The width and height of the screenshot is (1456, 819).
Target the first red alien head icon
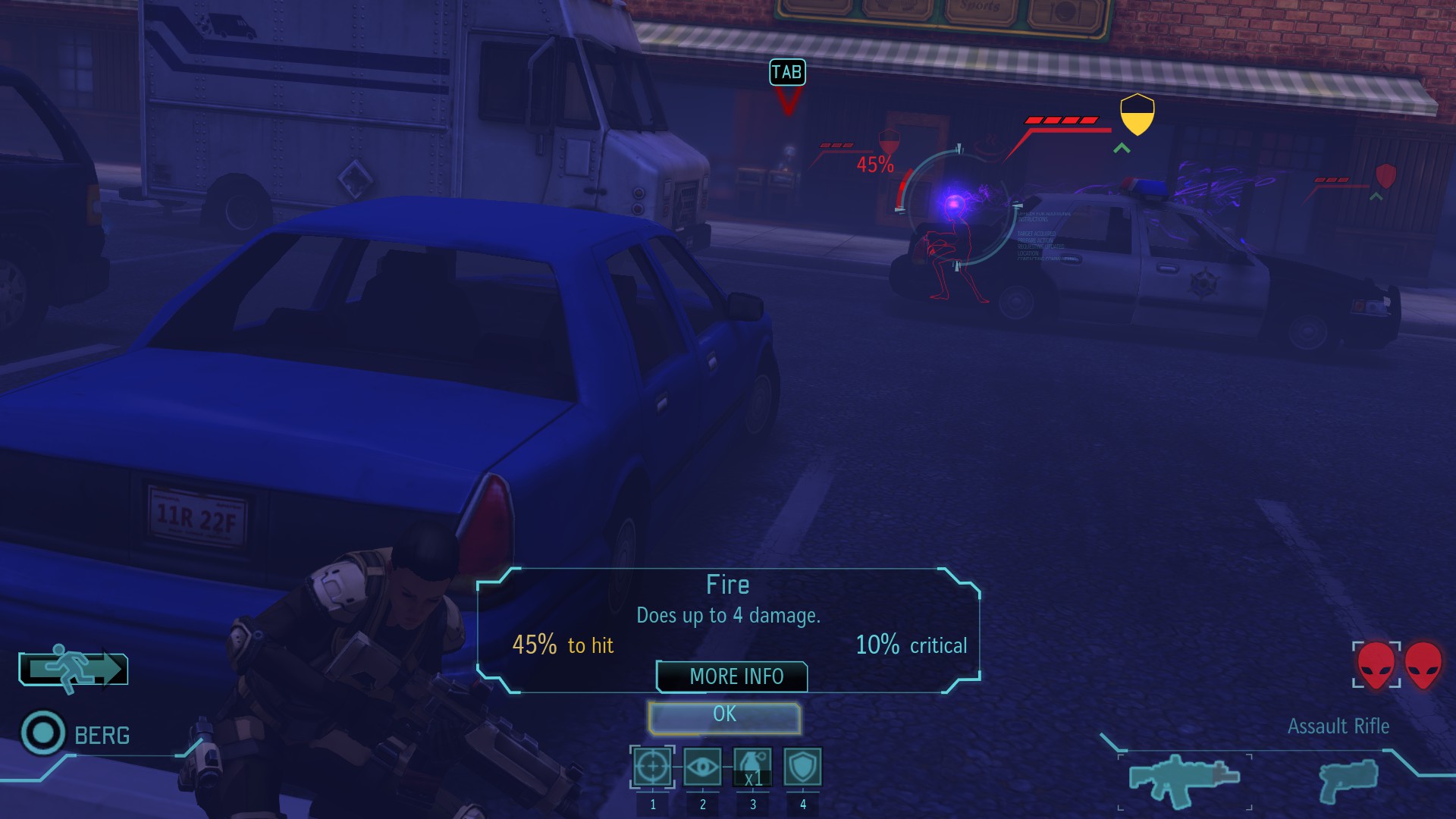pos(1376,665)
